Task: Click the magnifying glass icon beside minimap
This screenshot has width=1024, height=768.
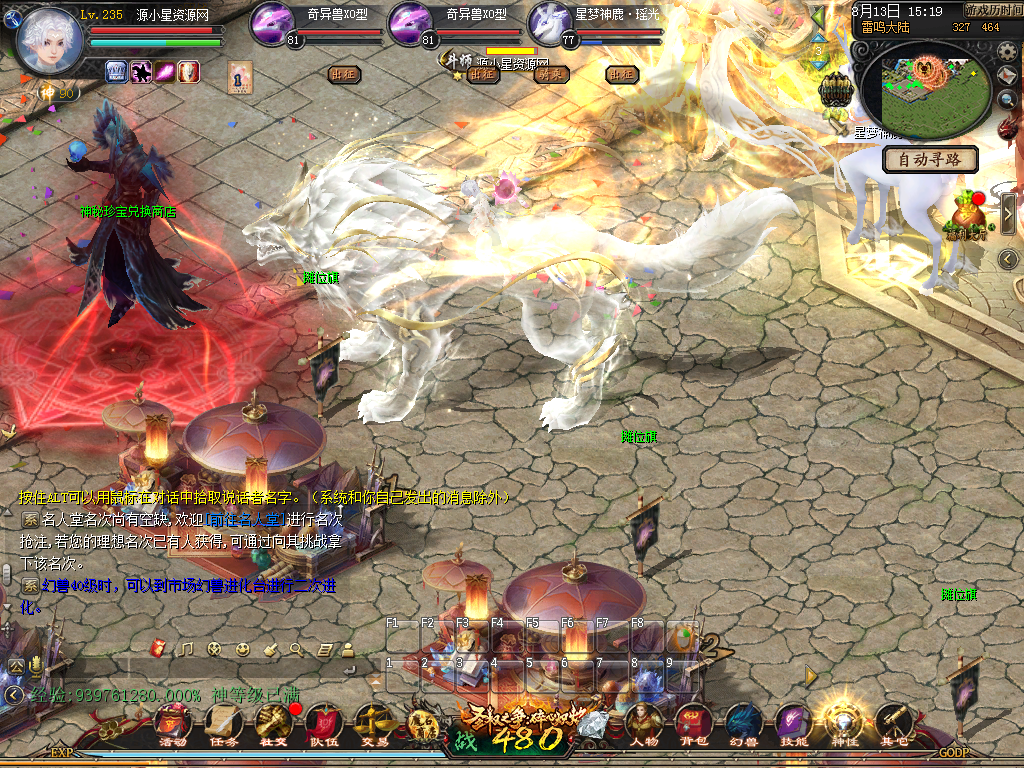Action: point(1008,100)
